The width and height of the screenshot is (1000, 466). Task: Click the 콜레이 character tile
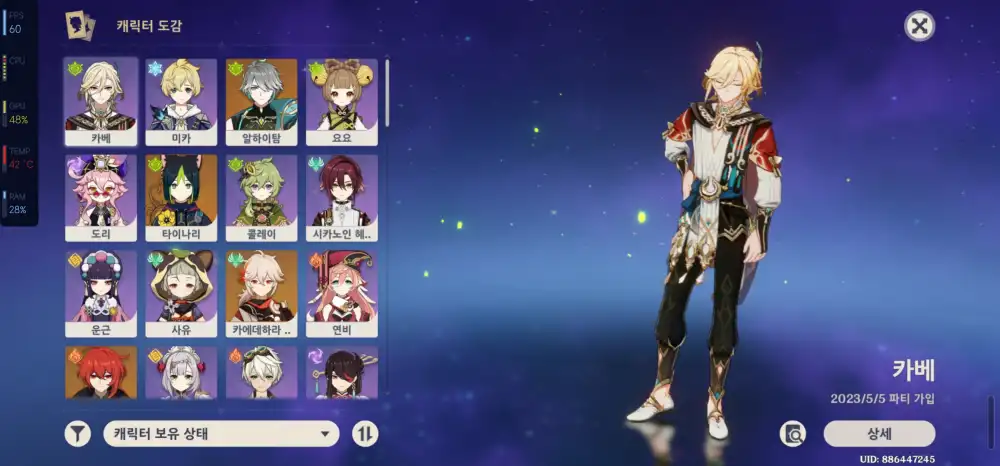261,197
